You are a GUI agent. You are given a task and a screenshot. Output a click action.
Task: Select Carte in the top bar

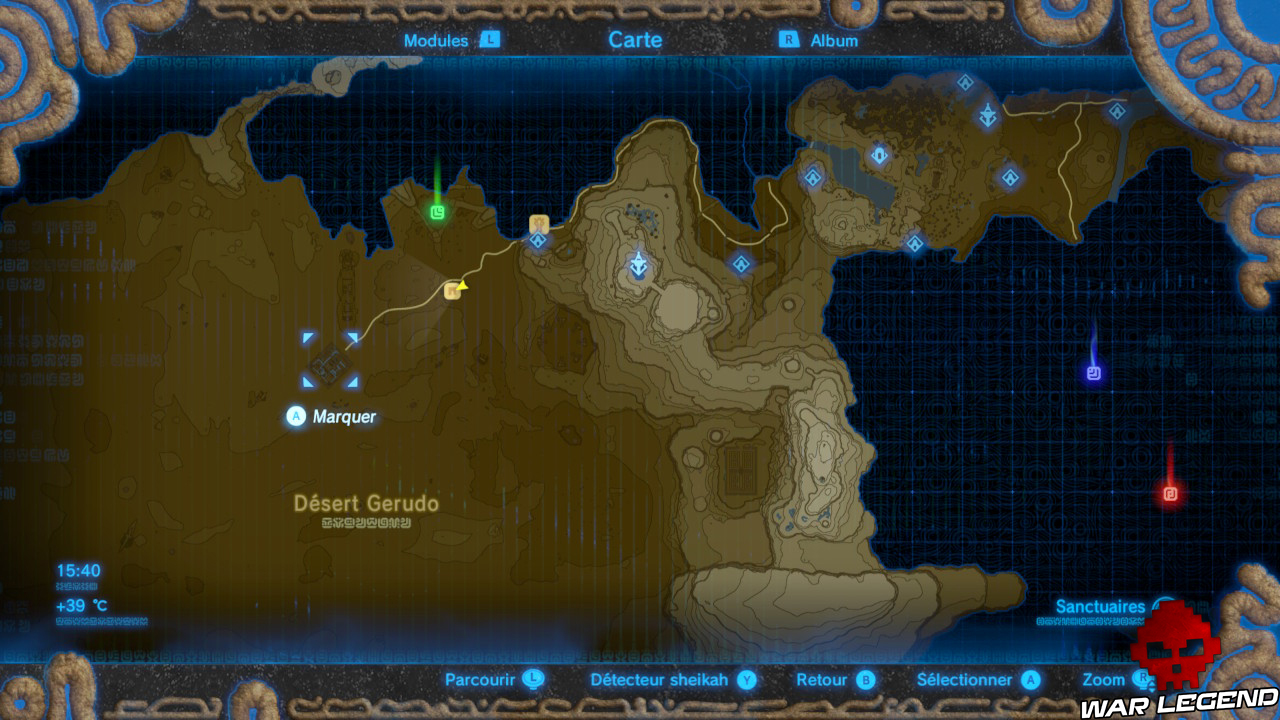click(635, 40)
